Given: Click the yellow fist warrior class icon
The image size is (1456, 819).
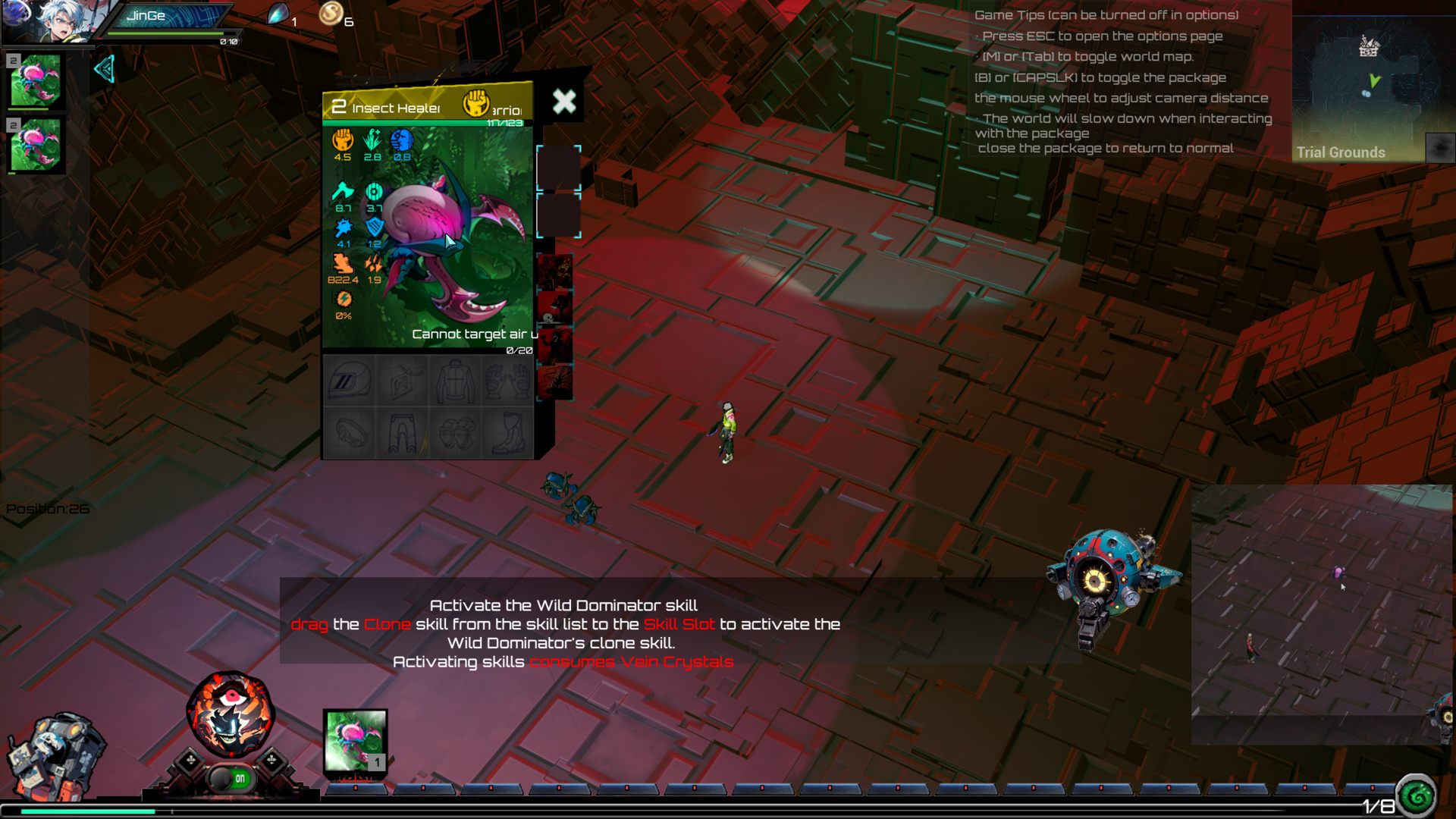Looking at the screenshot, I should (476, 102).
